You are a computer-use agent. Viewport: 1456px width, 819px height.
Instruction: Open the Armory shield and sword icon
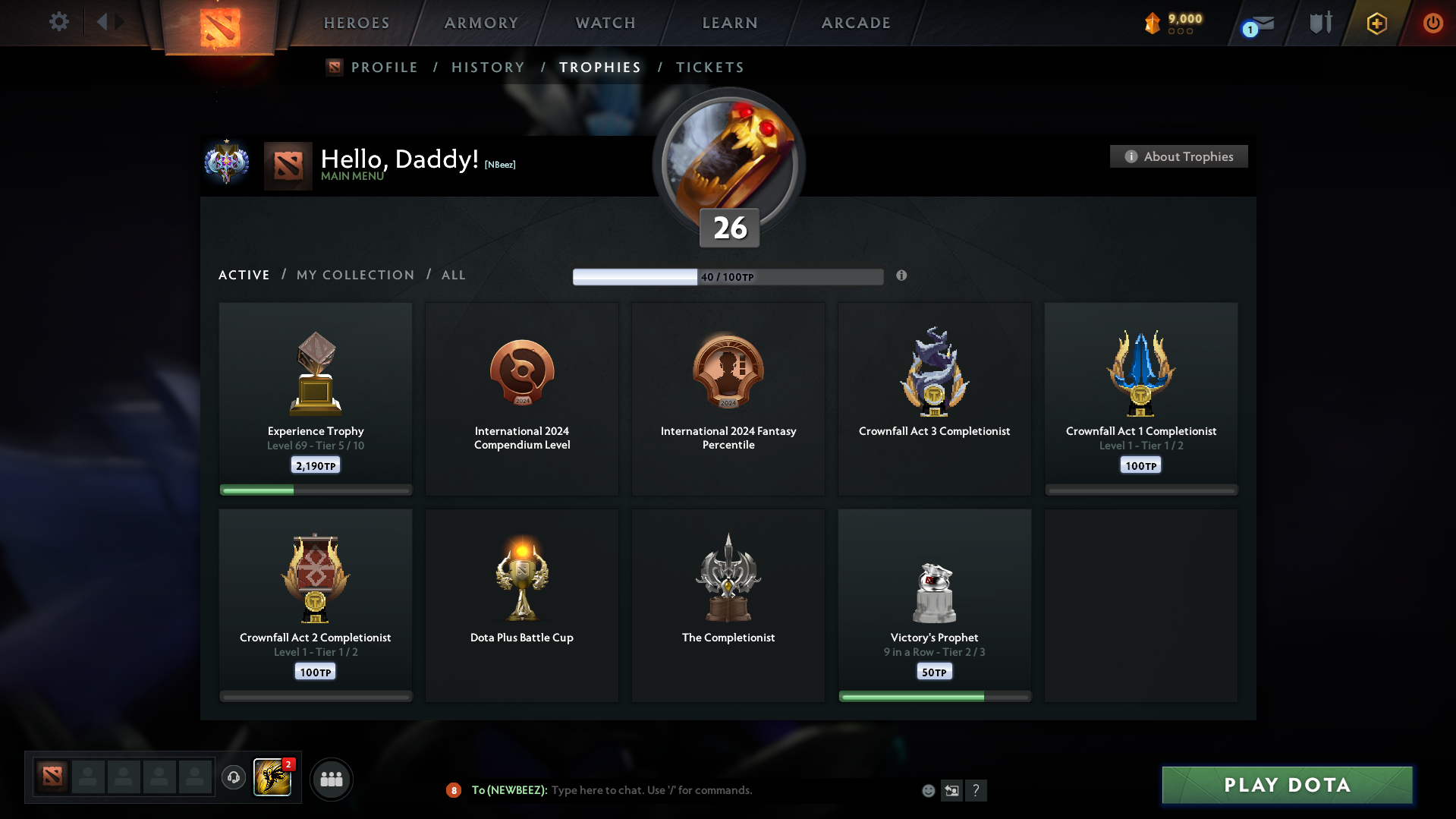click(x=1319, y=23)
